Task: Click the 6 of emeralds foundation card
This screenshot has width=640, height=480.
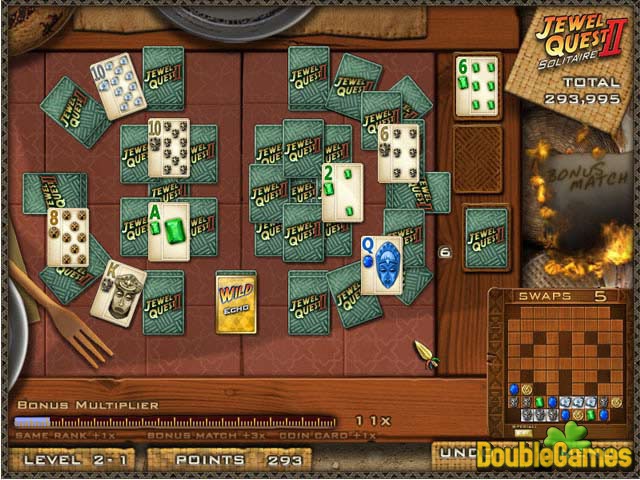Action: (x=476, y=86)
